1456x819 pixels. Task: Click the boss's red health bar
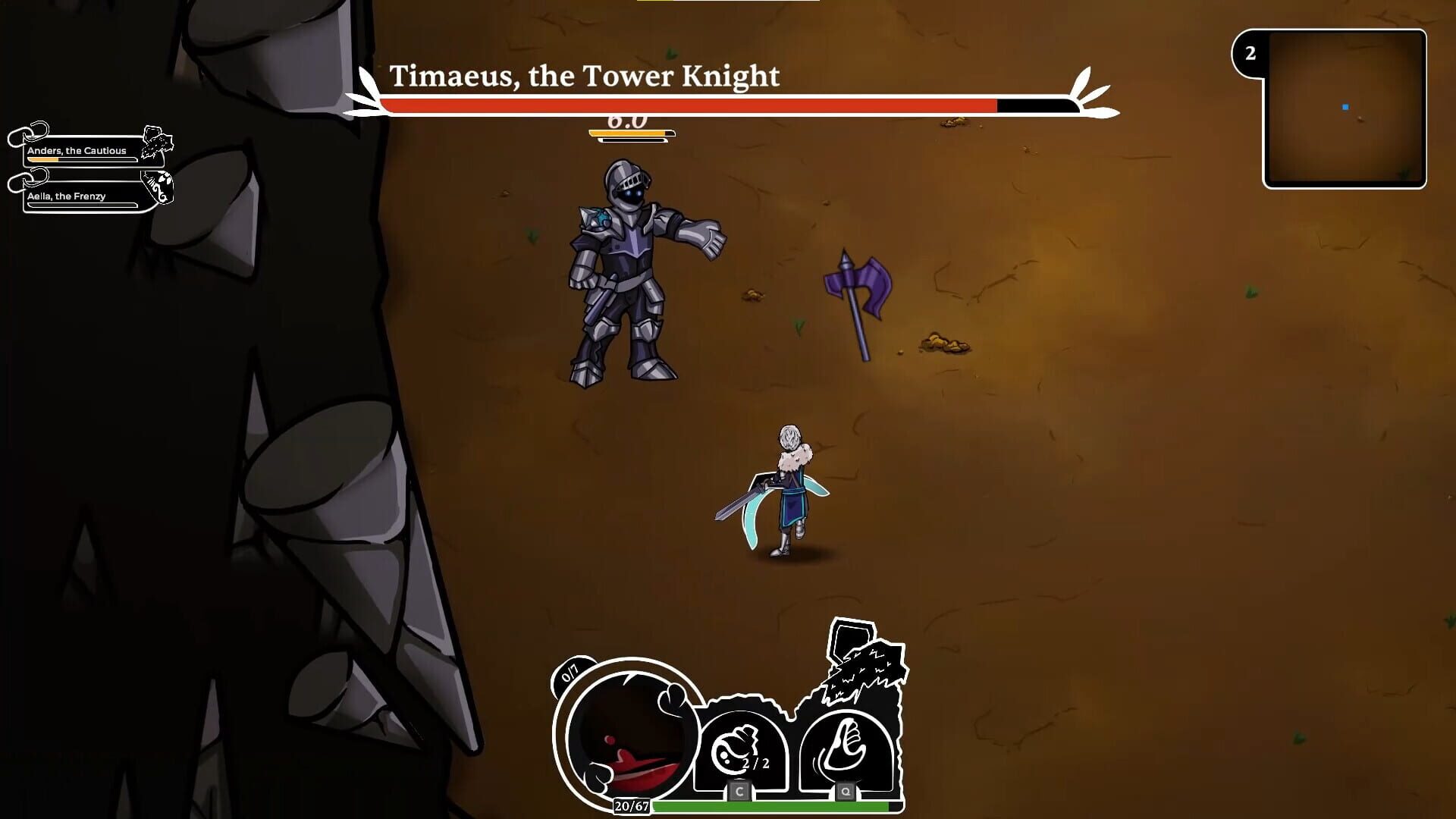(x=682, y=105)
